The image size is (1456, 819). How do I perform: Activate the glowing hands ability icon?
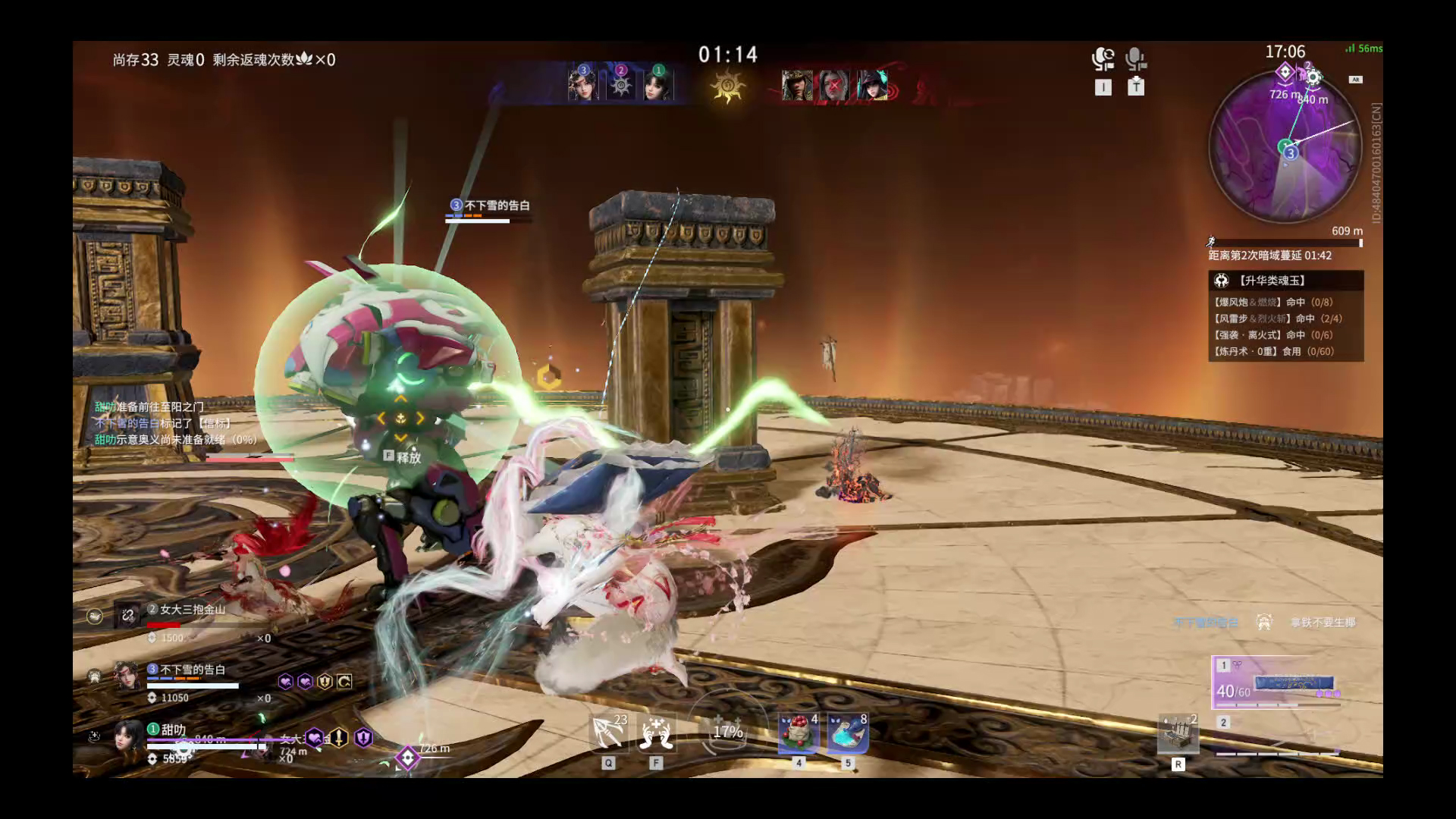point(656,733)
